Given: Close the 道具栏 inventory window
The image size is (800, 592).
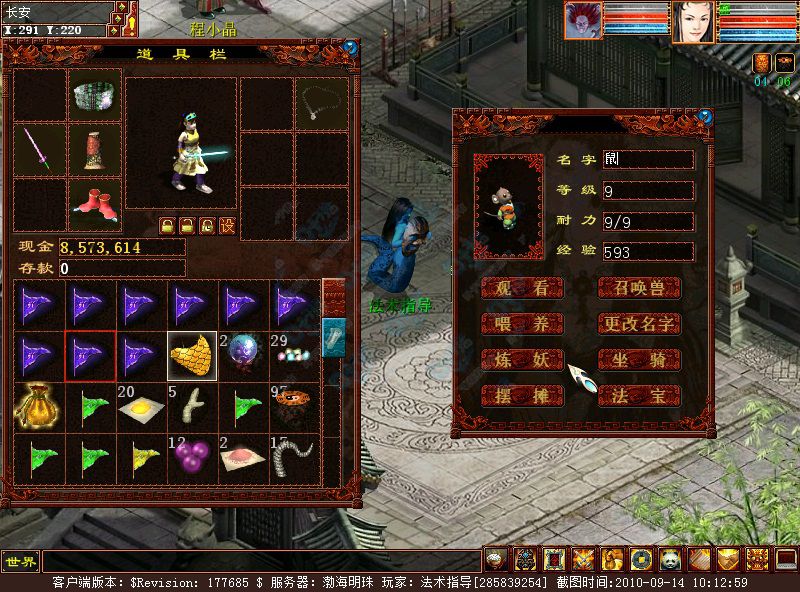Looking at the screenshot, I should (349, 46).
